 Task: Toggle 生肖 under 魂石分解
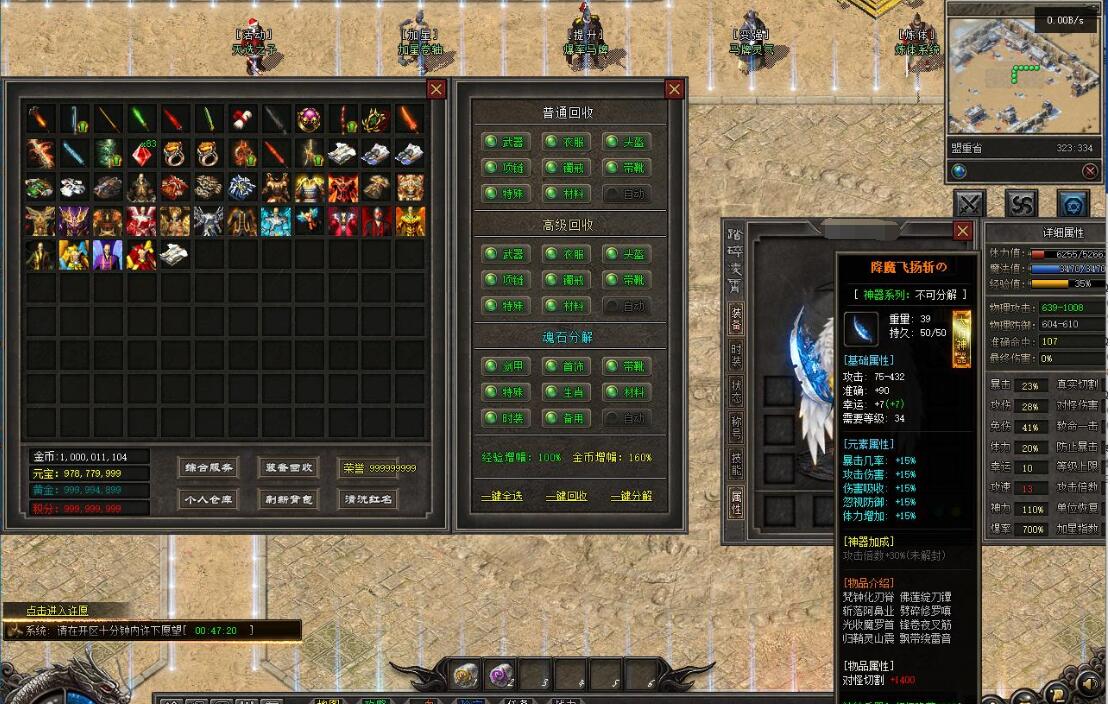[565, 392]
